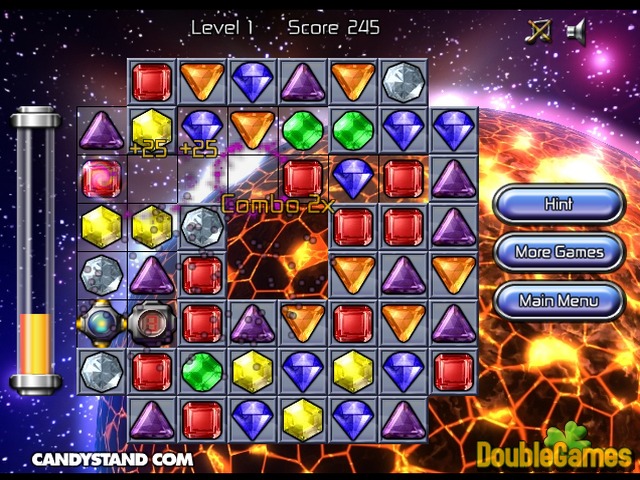Ask for a move with the Hint button
This screenshot has height=480, width=640.
[558, 204]
